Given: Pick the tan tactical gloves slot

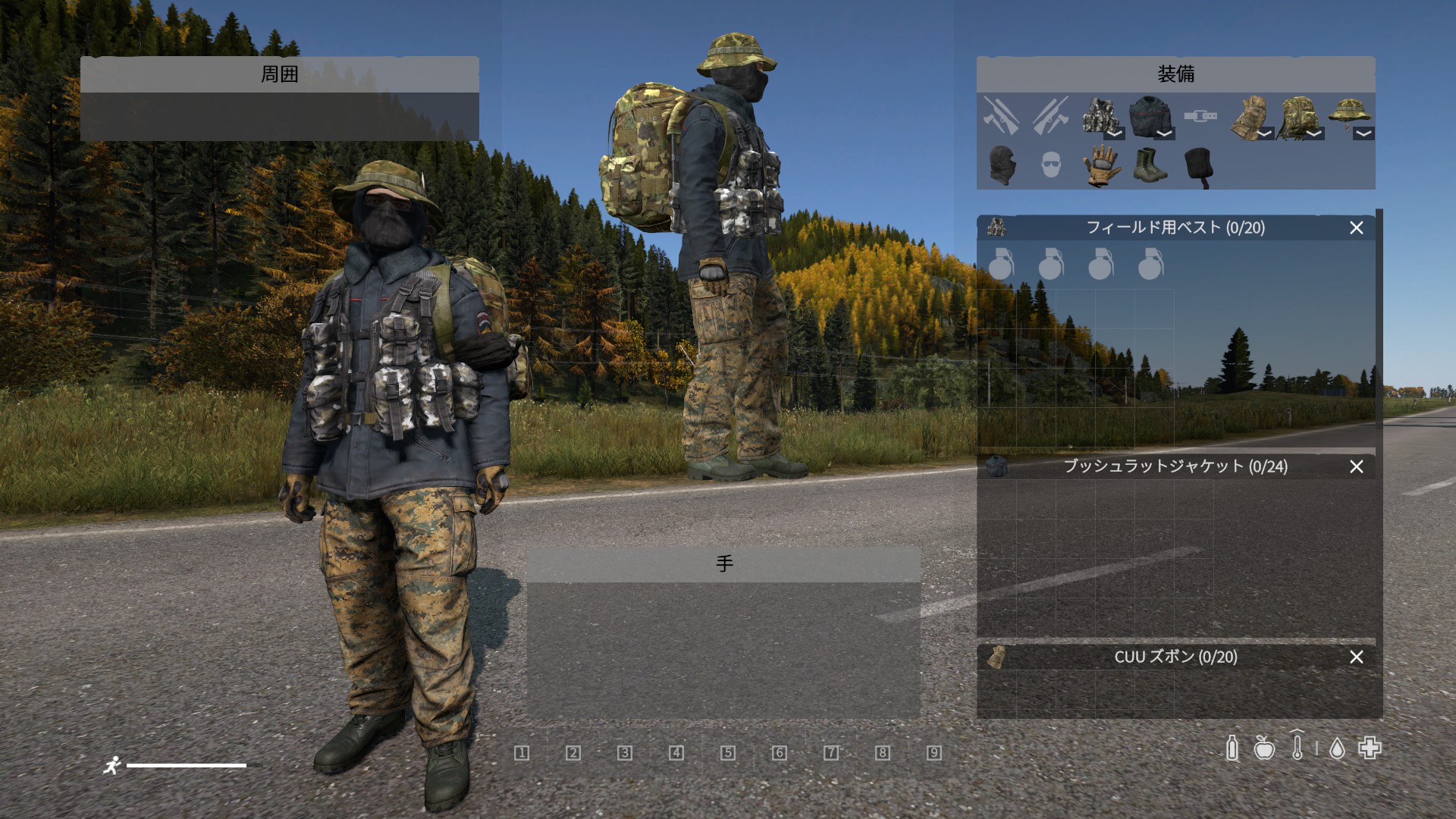Looking at the screenshot, I should coord(1099,165).
